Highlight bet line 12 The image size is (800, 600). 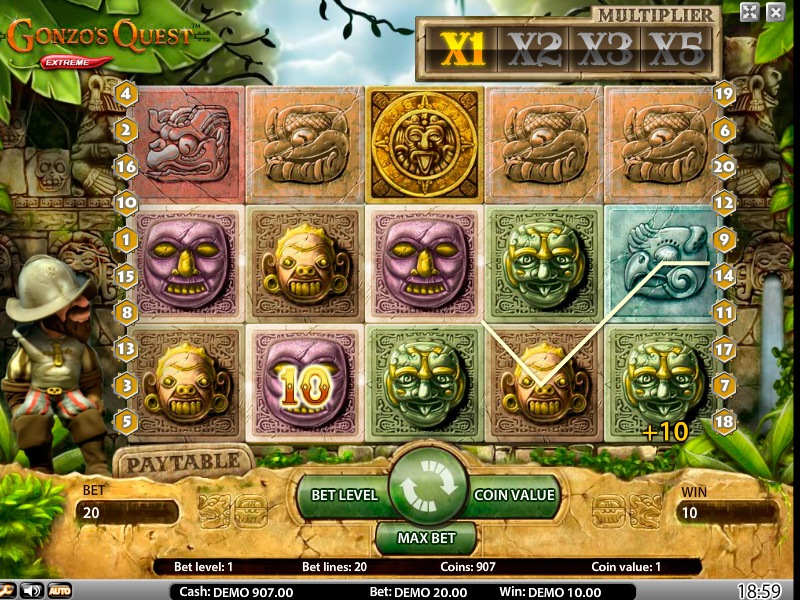click(x=725, y=203)
